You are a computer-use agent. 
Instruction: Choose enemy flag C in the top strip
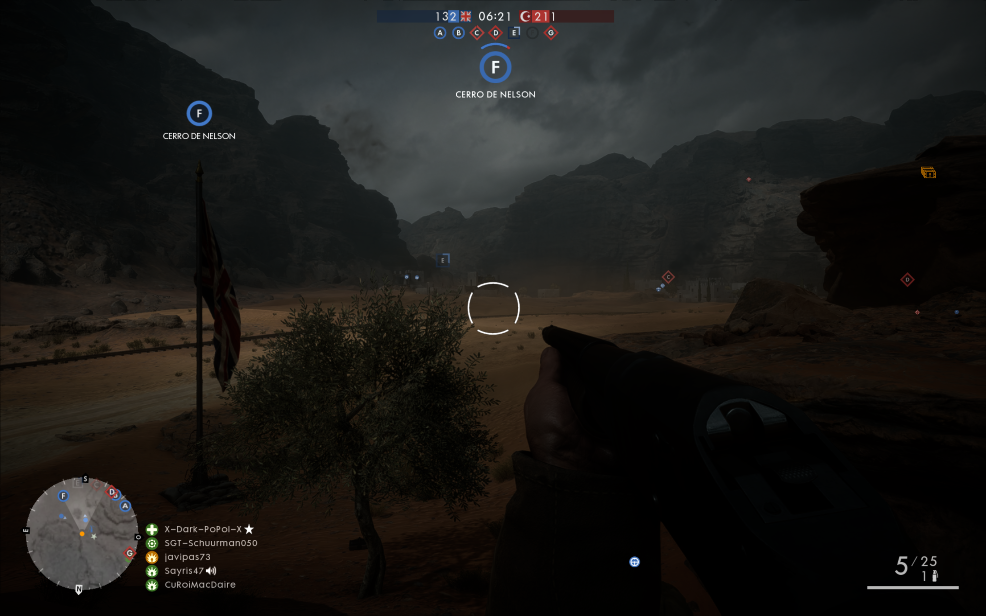[477, 33]
